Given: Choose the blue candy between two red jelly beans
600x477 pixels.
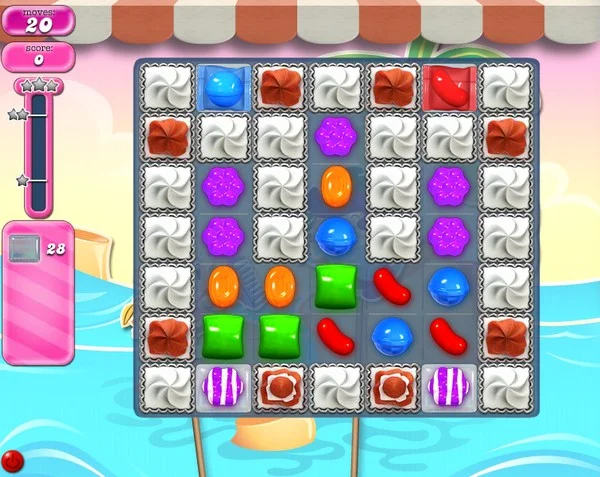Looking at the screenshot, I should click(391, 336).
